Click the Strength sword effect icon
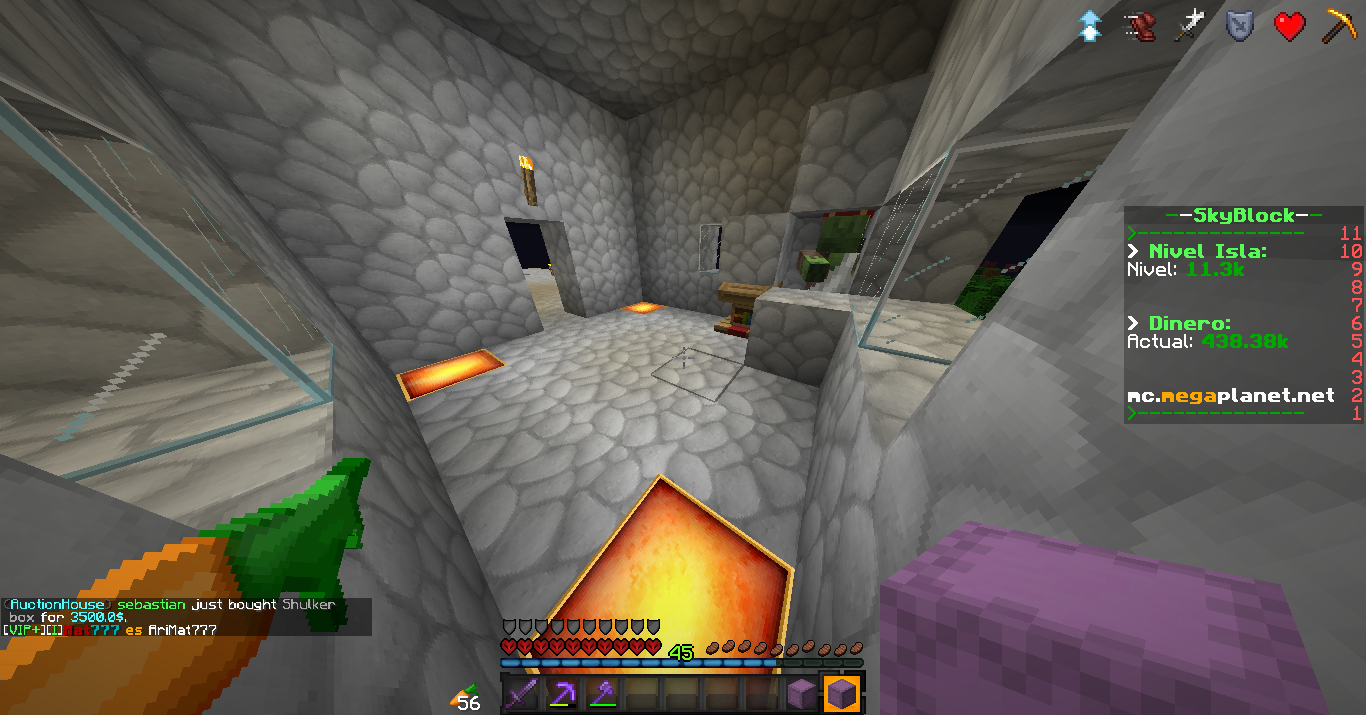 coord(1190,26)
